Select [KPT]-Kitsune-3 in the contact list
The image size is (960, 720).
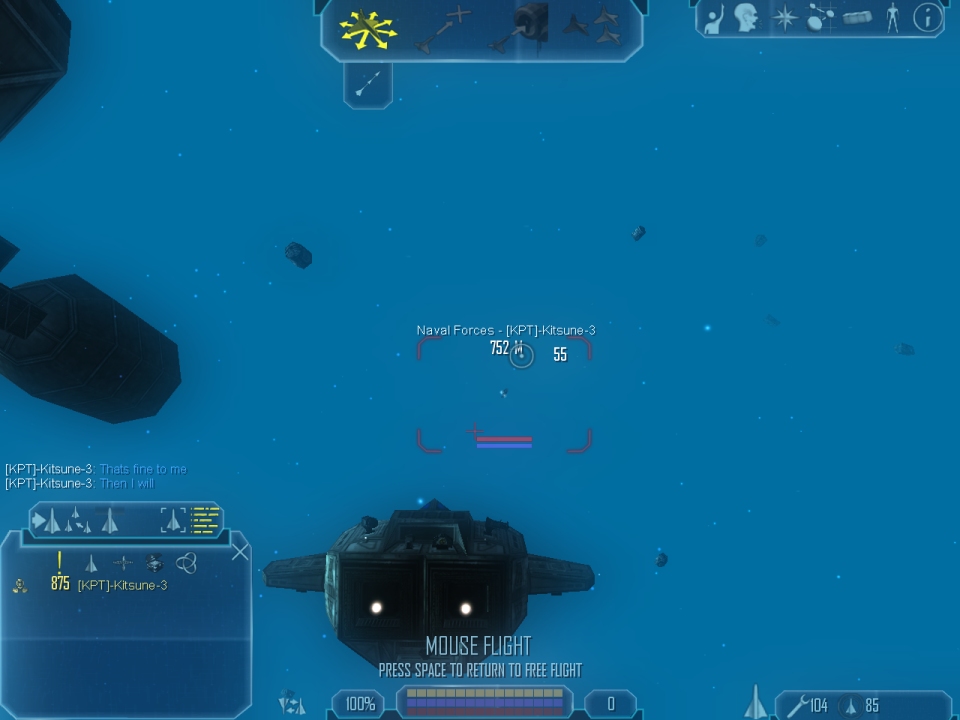coord(122,586)
